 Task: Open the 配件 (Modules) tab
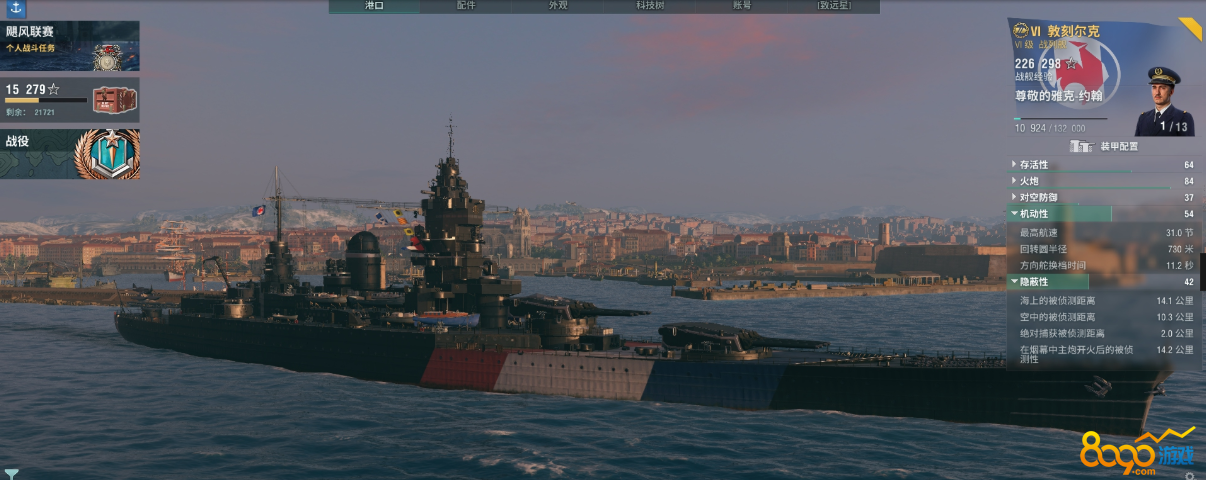click(x=466, y=6)
